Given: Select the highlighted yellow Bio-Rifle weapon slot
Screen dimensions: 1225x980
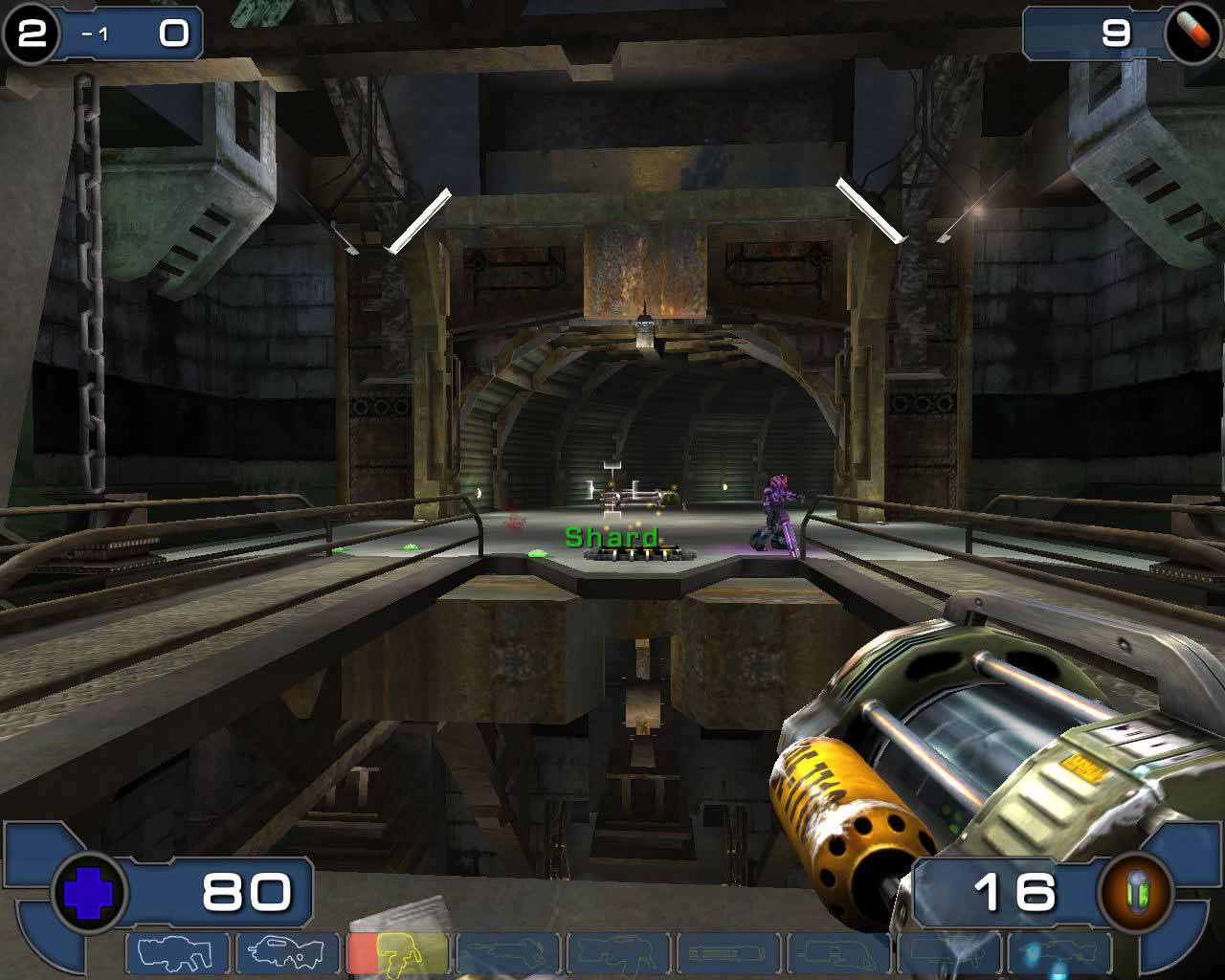Looking at the screenshot, I should 397,953.
